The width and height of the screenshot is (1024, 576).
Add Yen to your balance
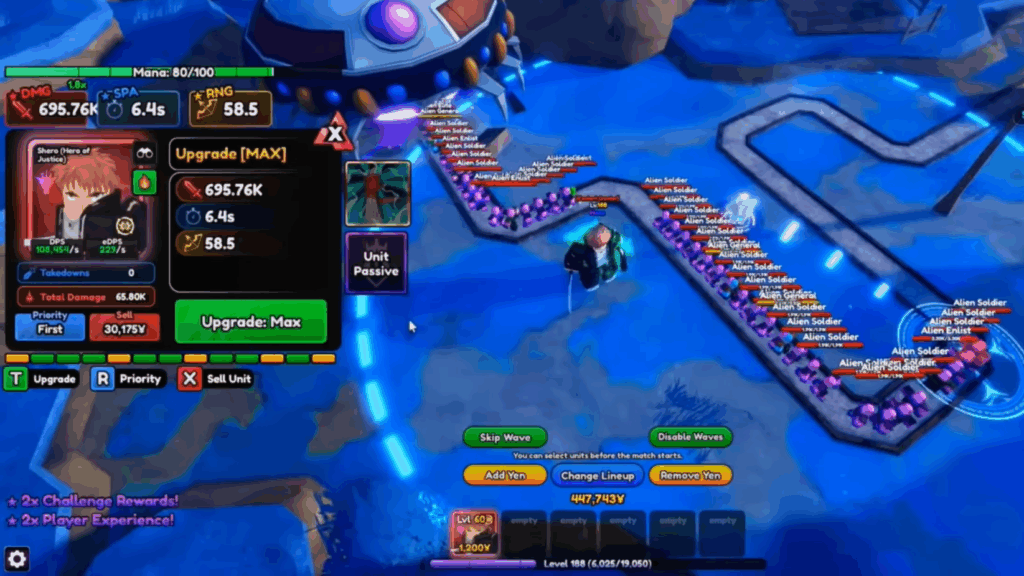click(x=507, y=476)
